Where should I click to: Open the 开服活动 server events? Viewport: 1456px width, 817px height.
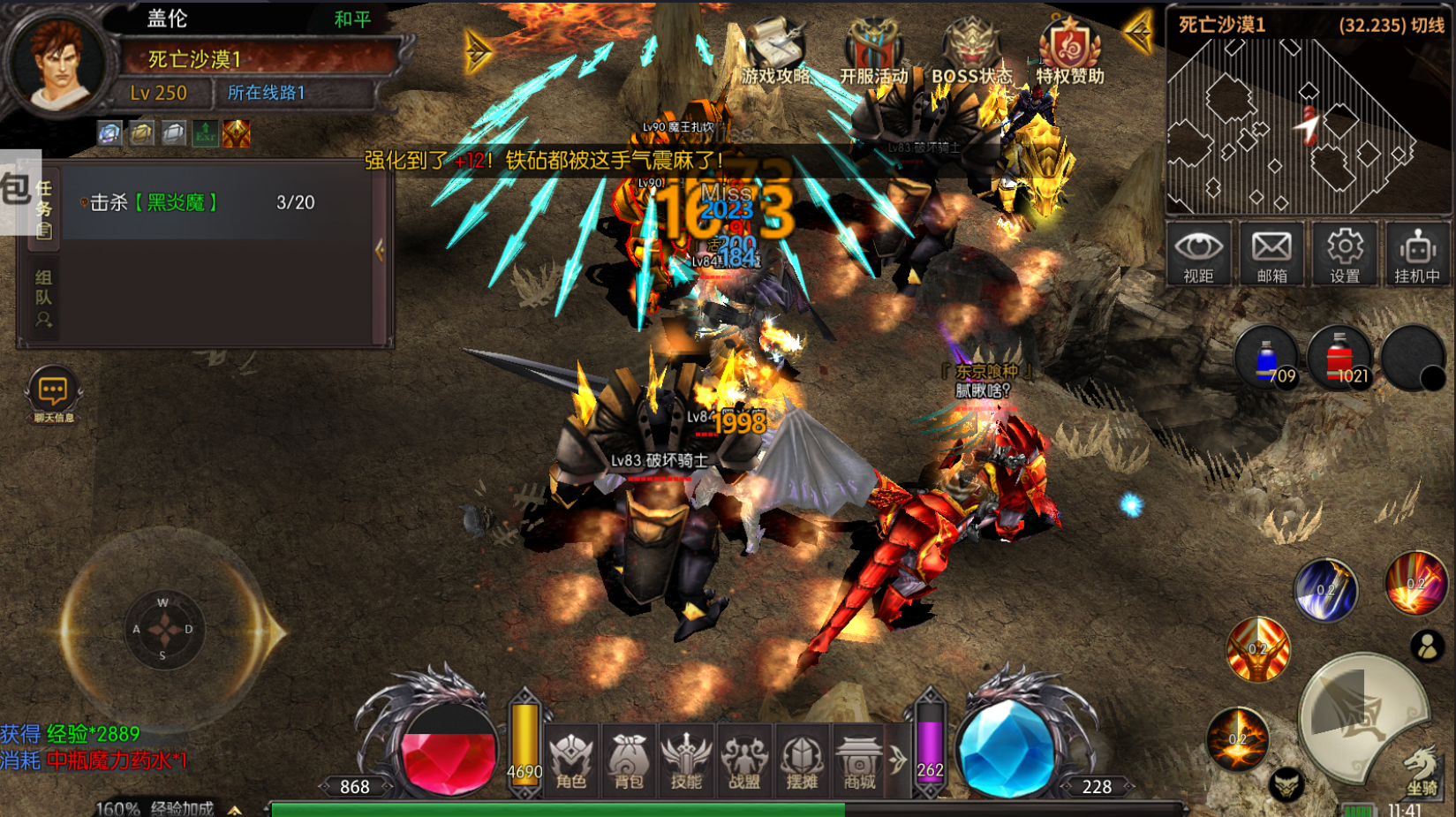[873, 53]
